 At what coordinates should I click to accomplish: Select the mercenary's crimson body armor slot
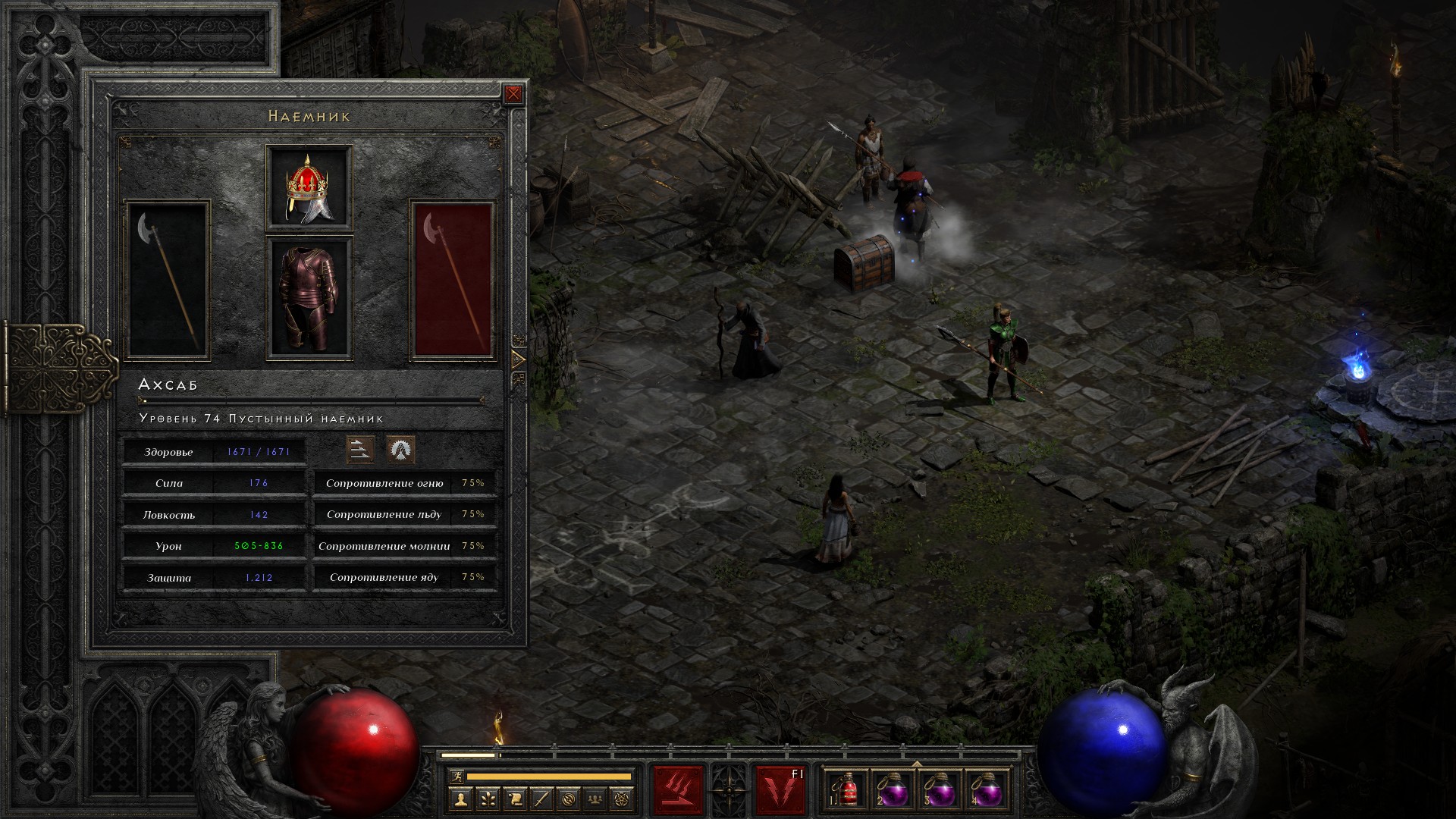[309, 298]
